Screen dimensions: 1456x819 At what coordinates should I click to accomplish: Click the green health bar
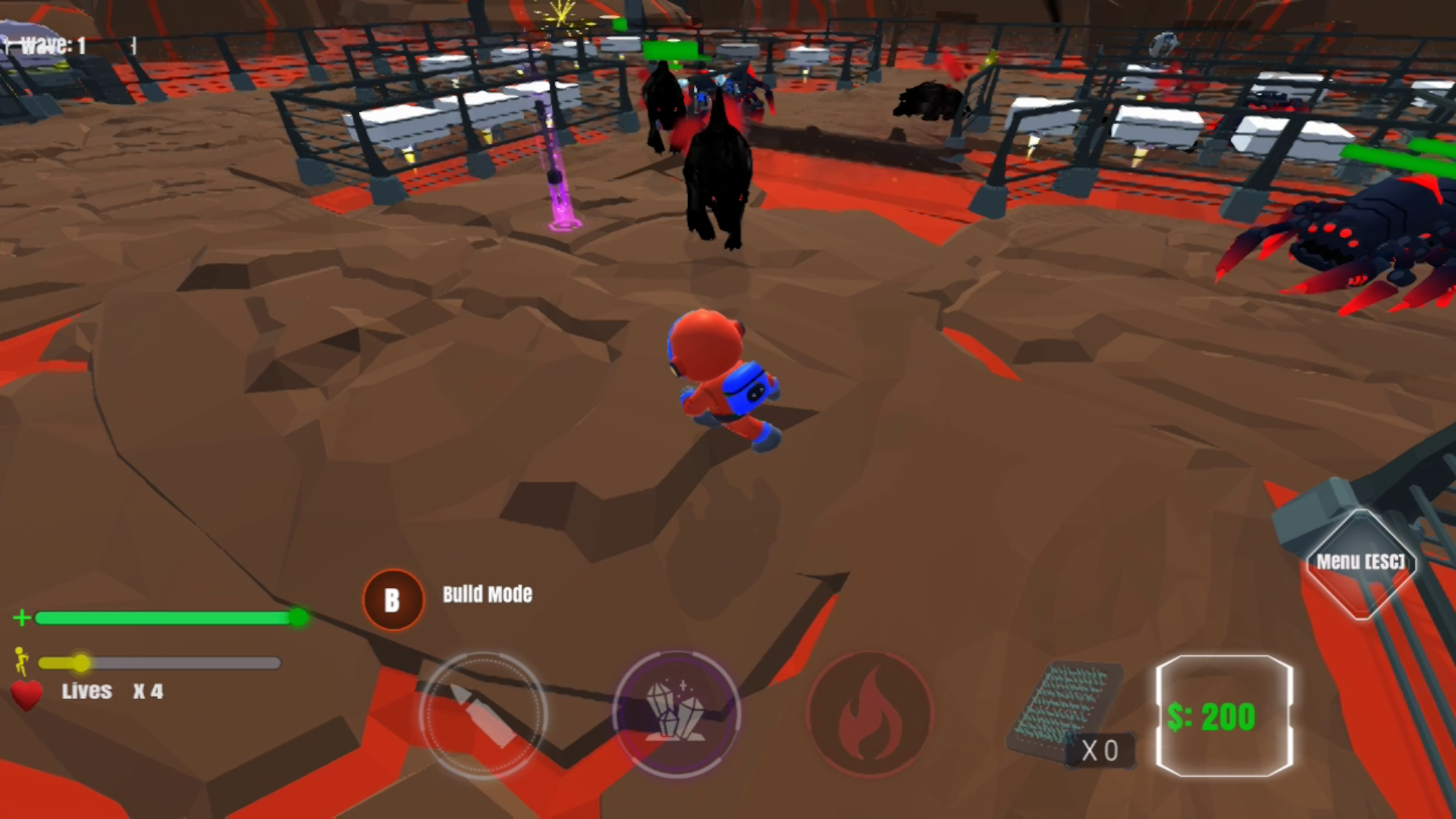coord(167,618)
